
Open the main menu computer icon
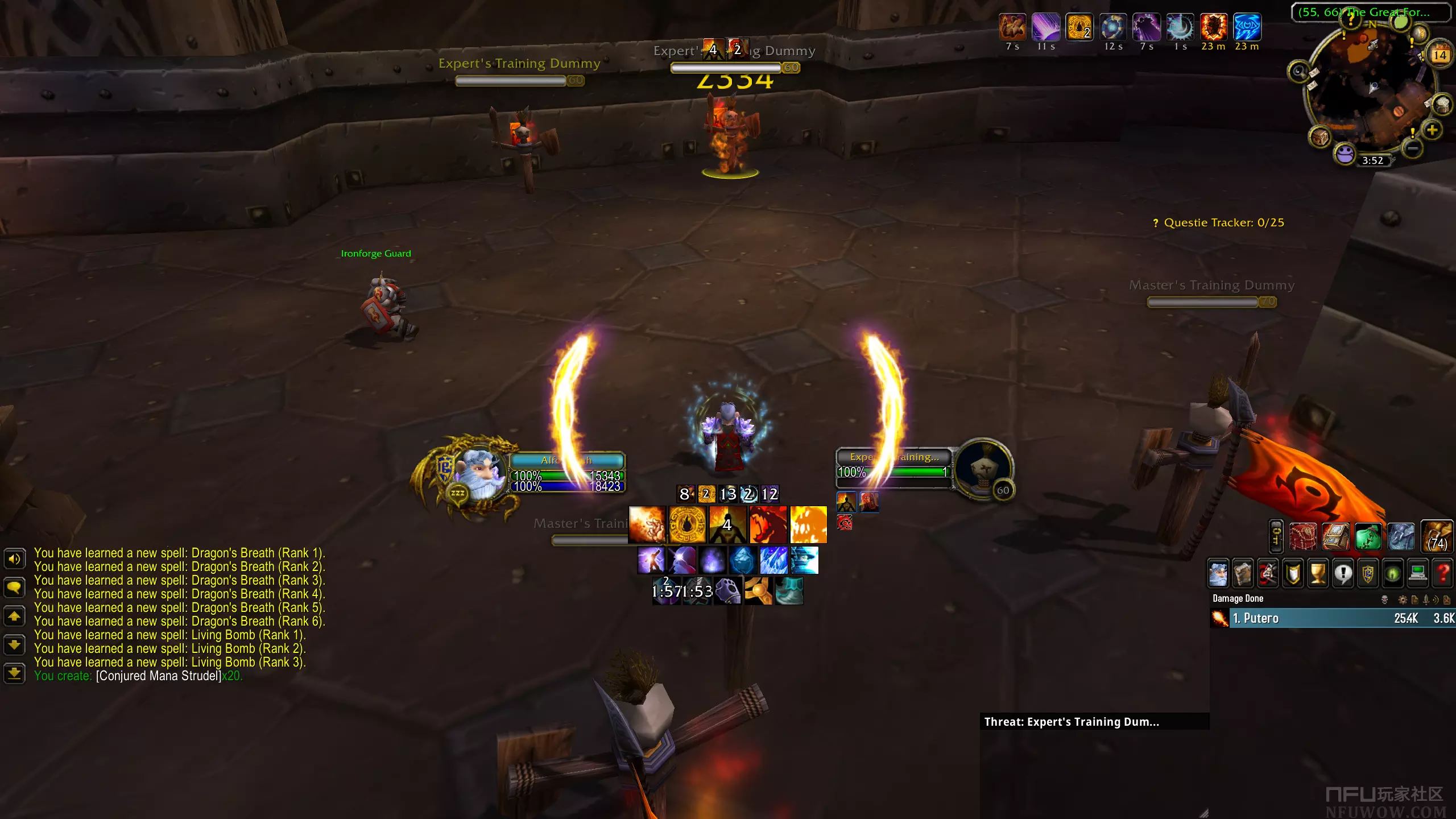click(1418, 574)
